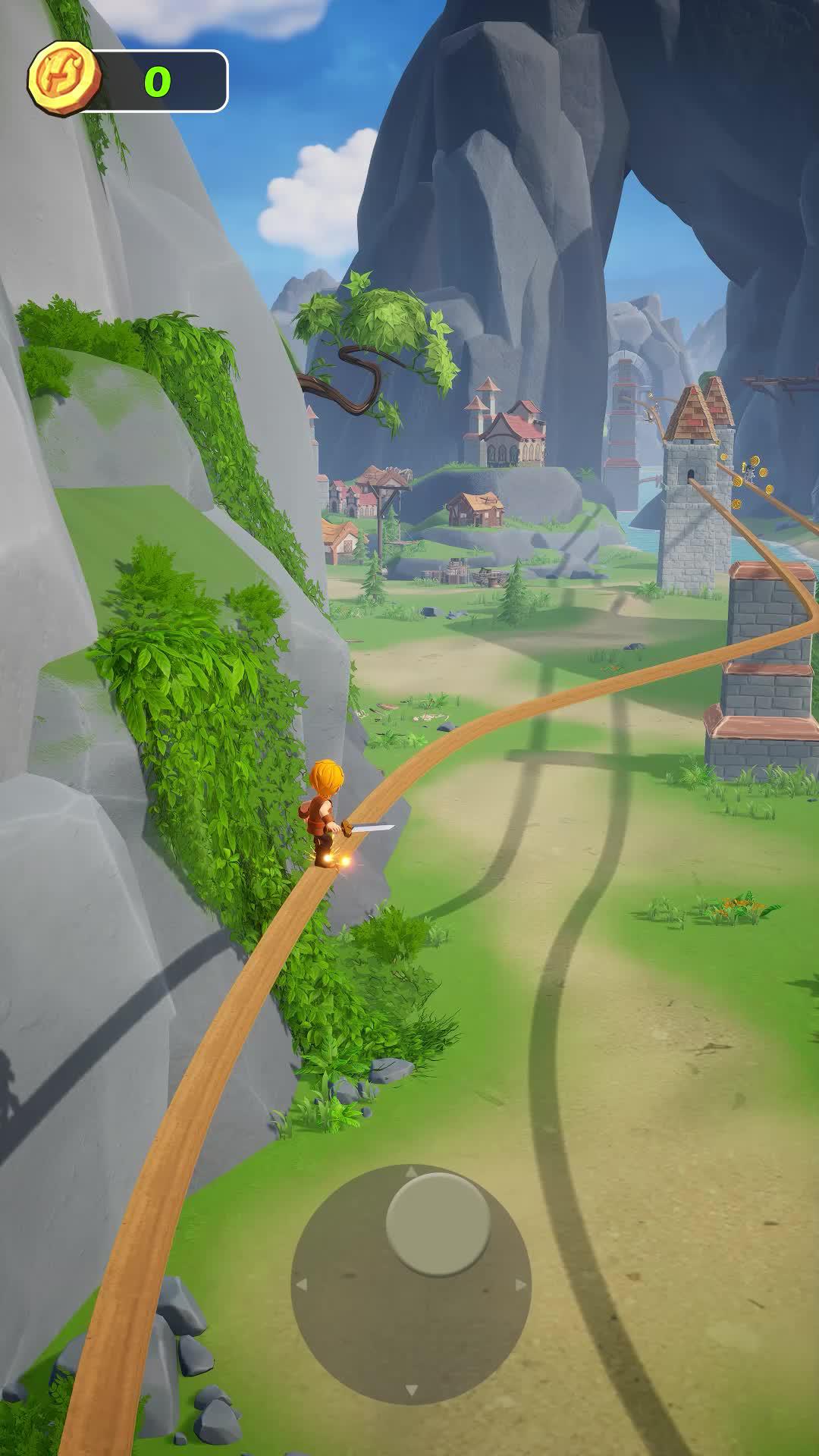
Task: Tap the joystick's left arrow
Action: pos(301,1285)
